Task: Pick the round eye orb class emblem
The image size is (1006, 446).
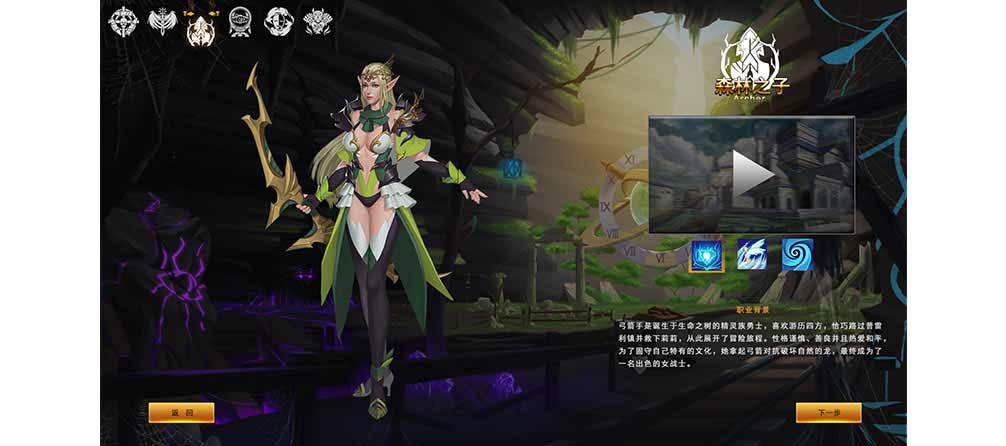Action: tap(240, 20)
